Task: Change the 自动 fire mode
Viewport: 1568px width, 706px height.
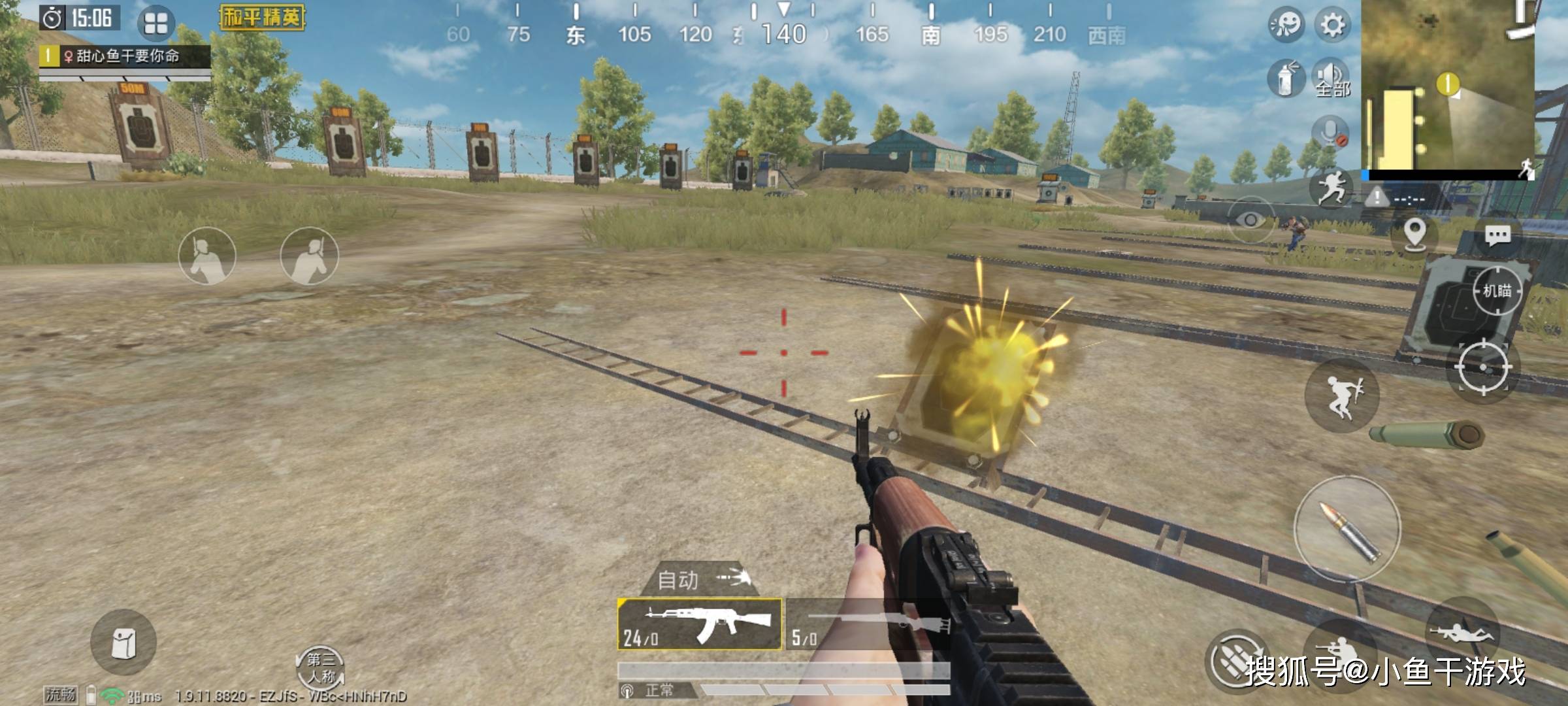Action: [x=699, y=579]
